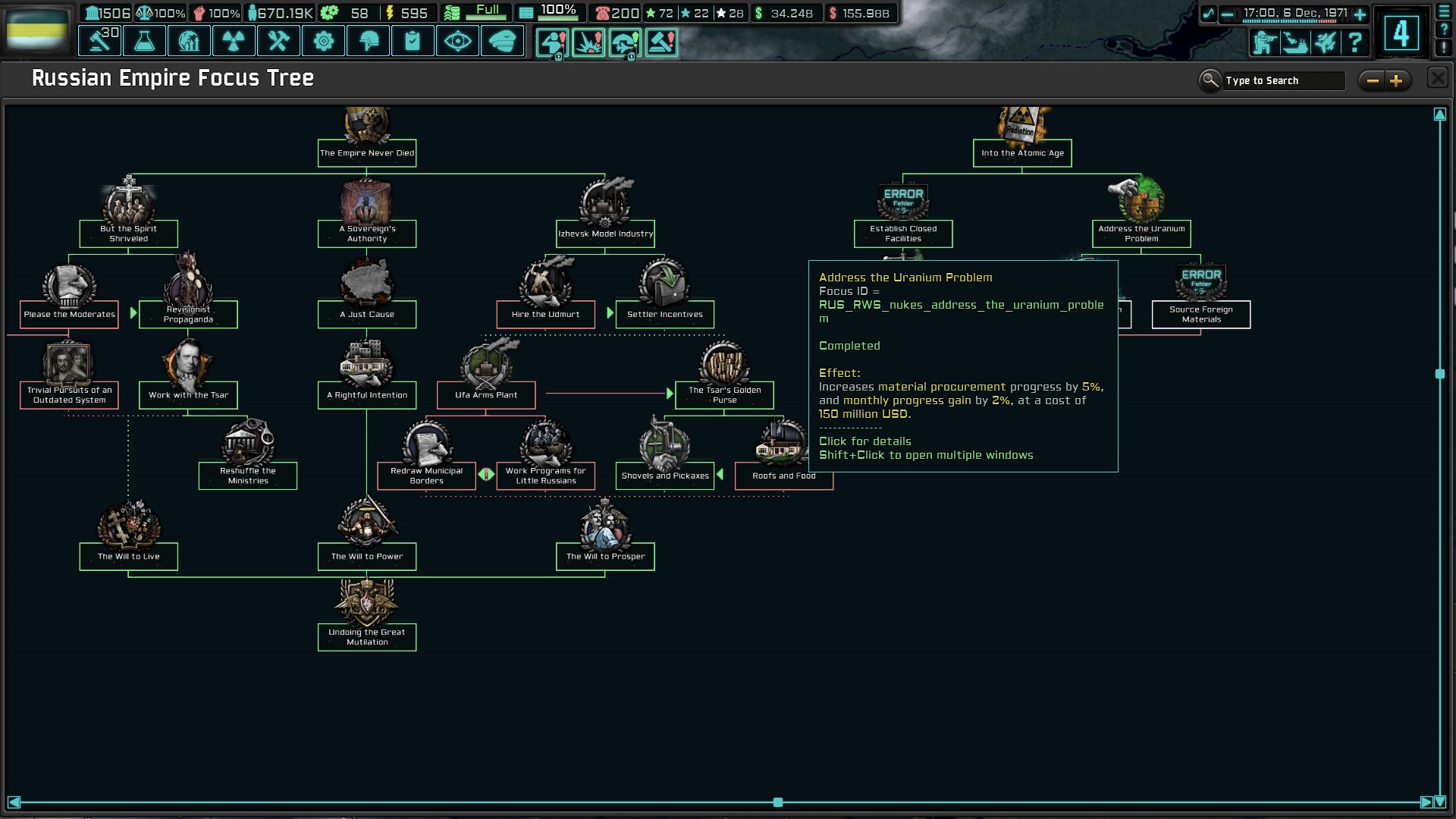Choose the Izhevsk Model Industry focus
The width and height of the screenshot is (1456, 819).
coord(605,234)
